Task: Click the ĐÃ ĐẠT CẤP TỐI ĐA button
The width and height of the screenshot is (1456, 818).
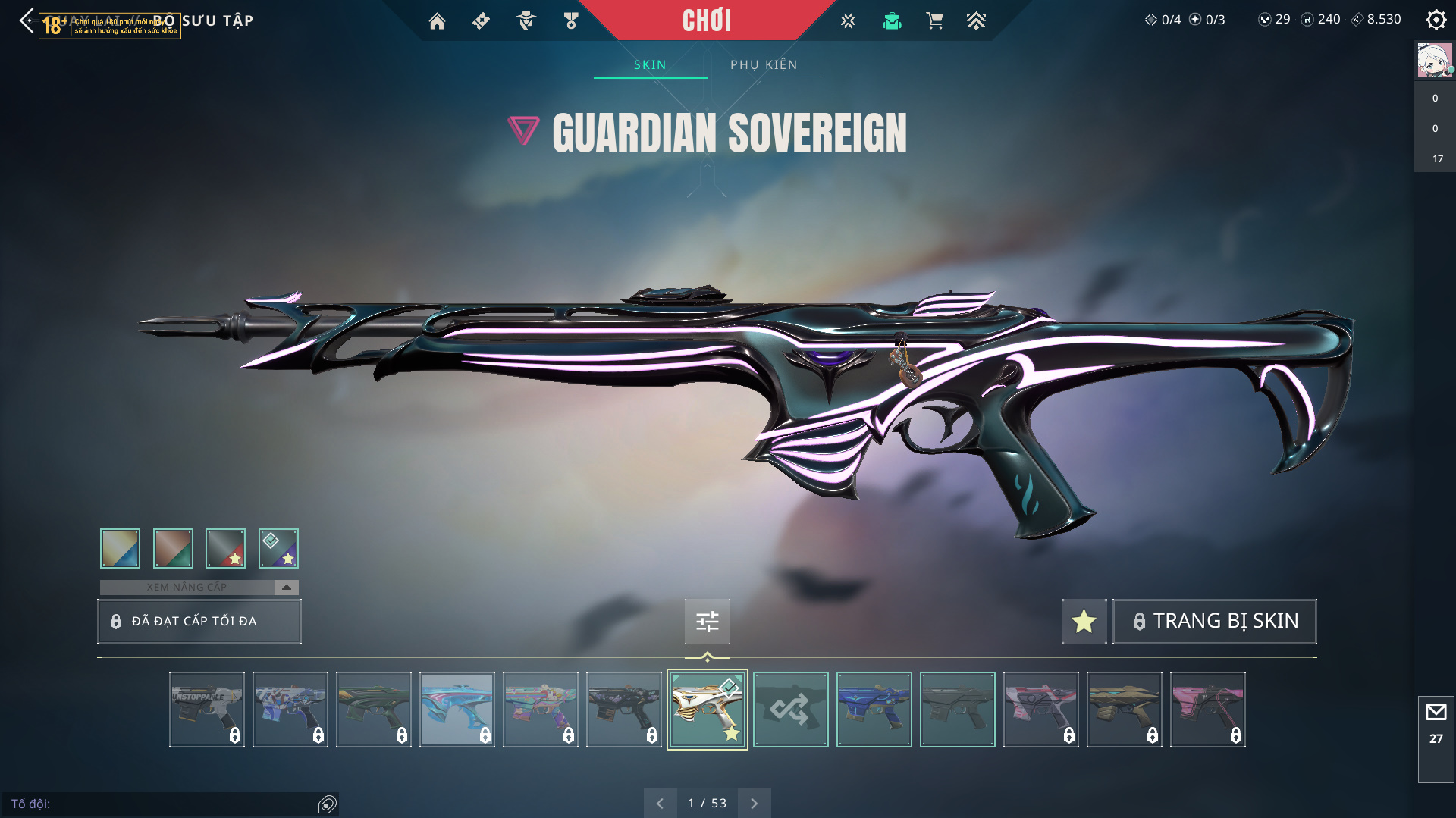Action: click(x=199, y=622)
